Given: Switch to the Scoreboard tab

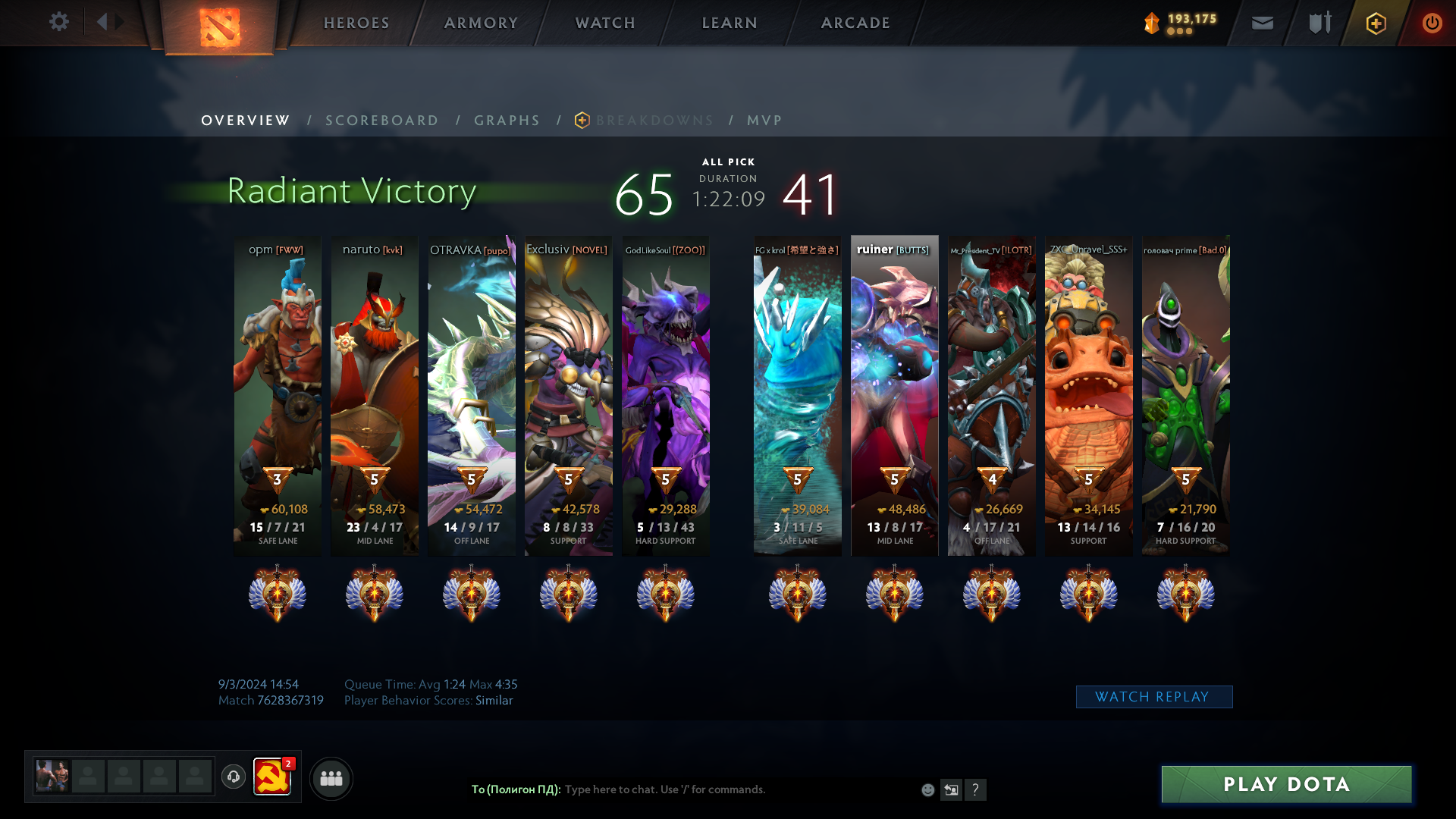Looking at the screenshot, I should [382, 121].
